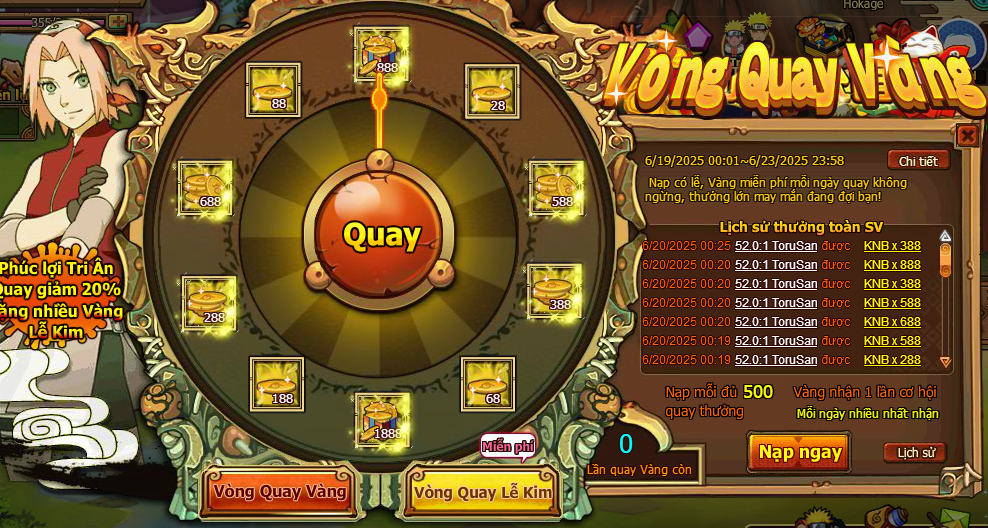The width and height of the screenshot is (988, 528).
Task: Open the KNB x 888 reward link
Action: coord(892,265)
